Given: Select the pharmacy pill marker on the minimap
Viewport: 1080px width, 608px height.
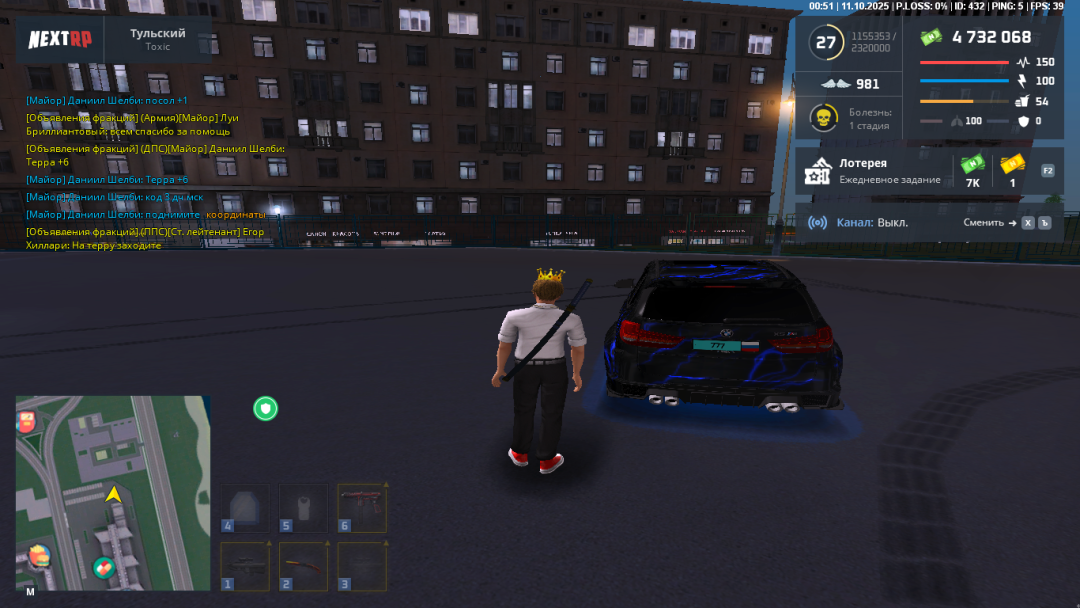Looking at the screenshot, I should tap(103, 568).
